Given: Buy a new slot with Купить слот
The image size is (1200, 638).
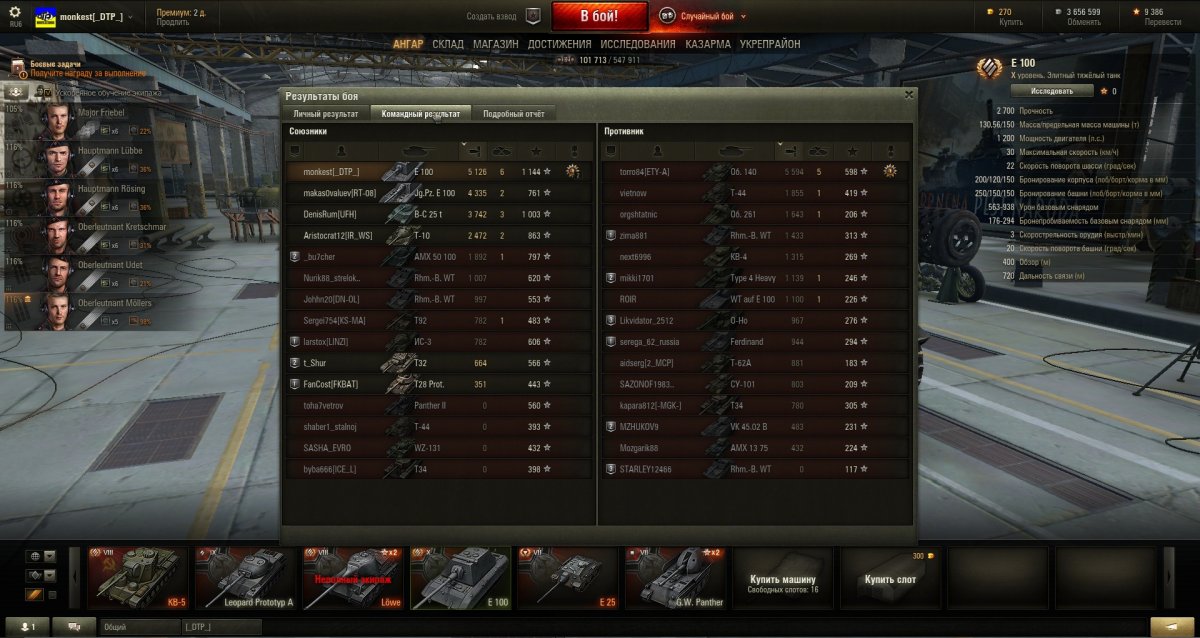Looking at the screenshot, I should 890,578.
